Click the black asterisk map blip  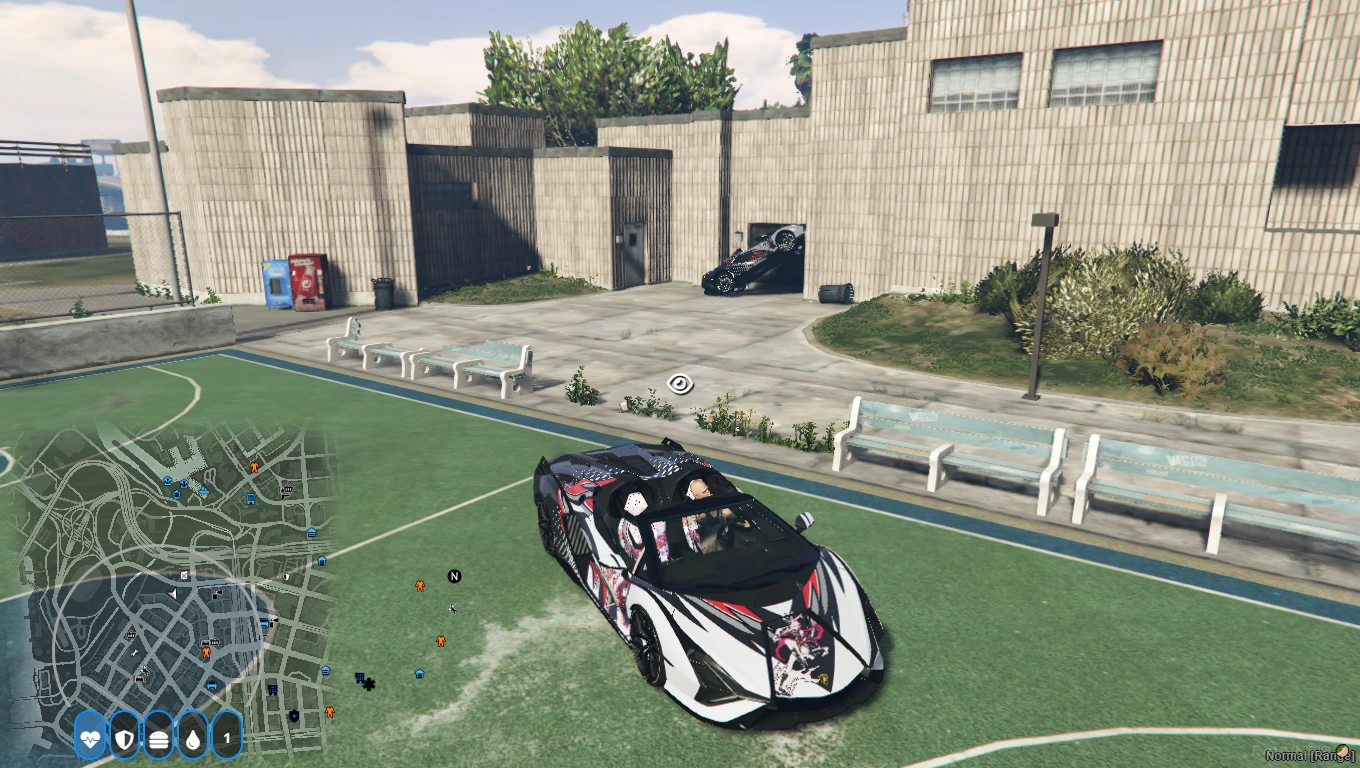(369, 684)
